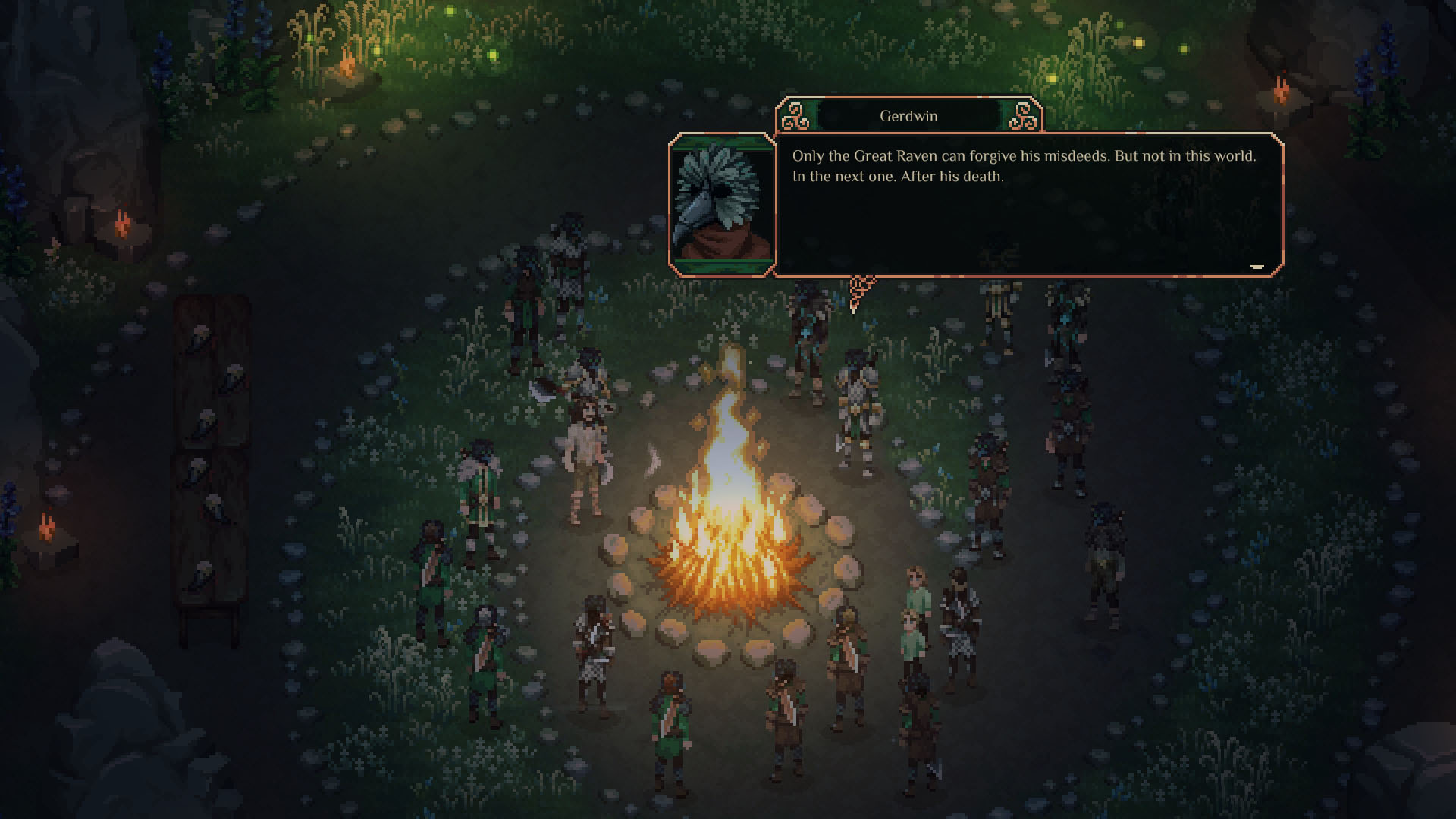Click the shield rack on the left edge
Screen dimensions: 1456x819
(209, 455)
